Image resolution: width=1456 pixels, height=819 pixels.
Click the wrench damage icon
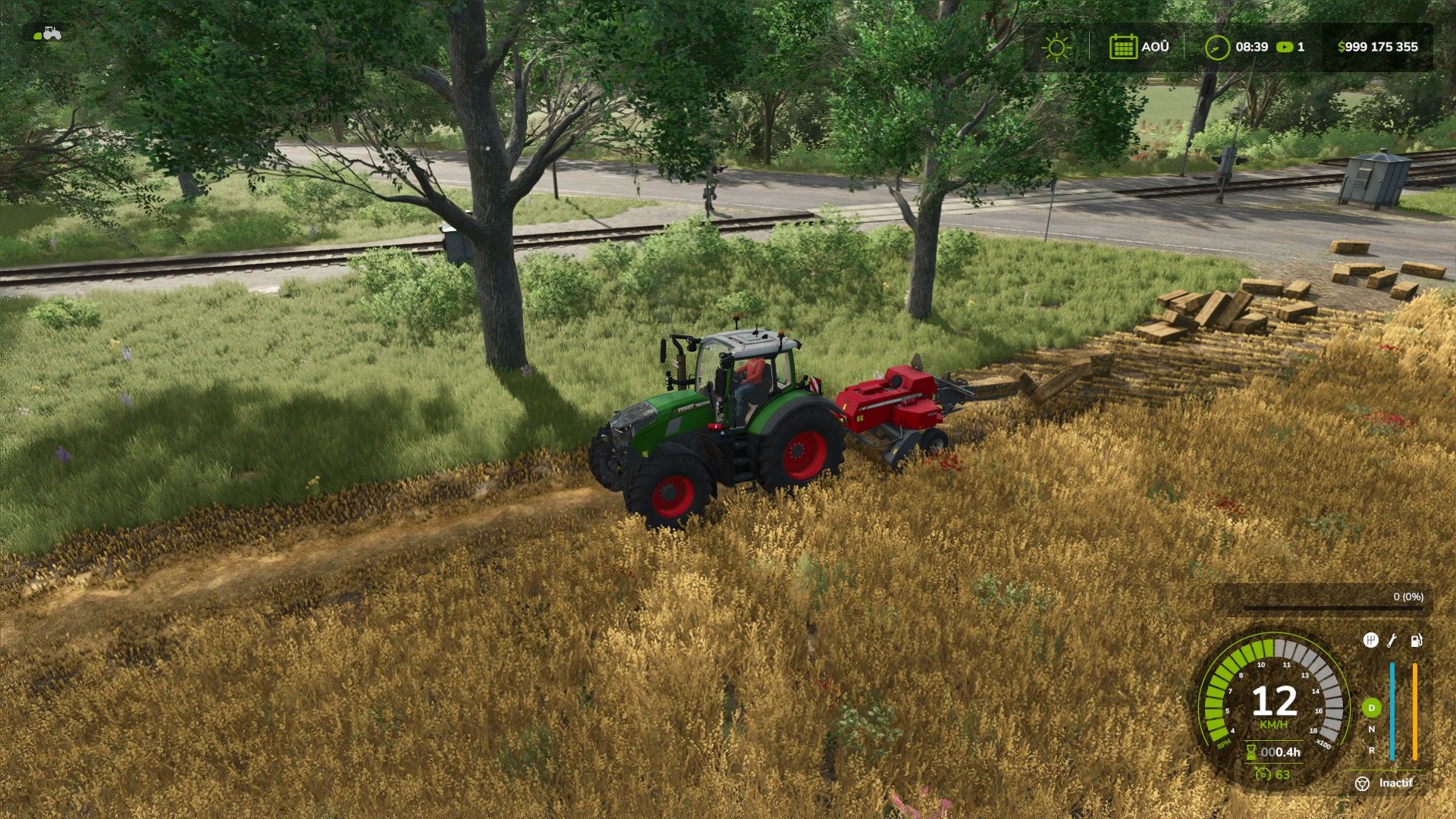pos(1392,641)
